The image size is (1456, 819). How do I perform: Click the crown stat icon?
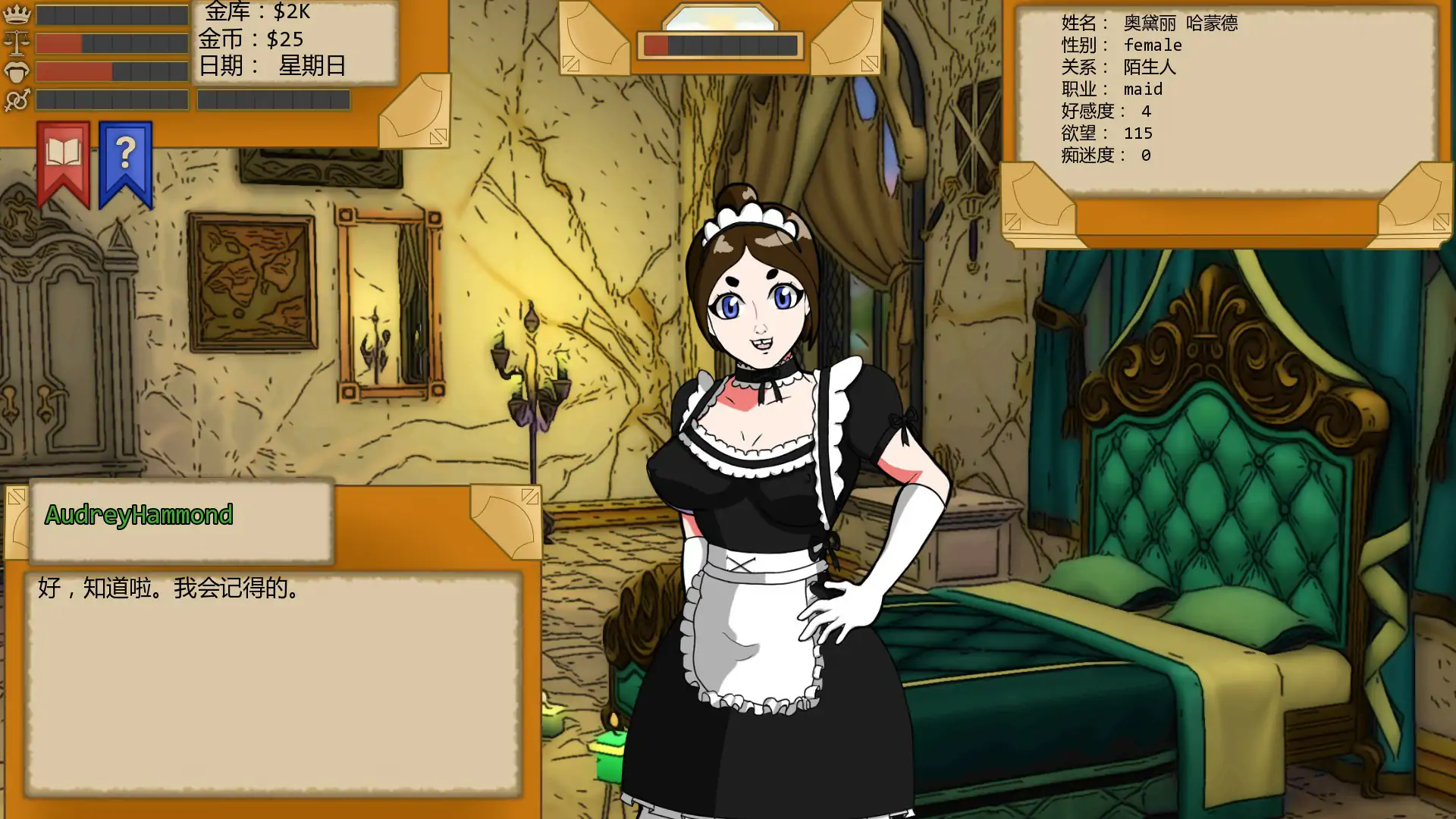[17, 13]
